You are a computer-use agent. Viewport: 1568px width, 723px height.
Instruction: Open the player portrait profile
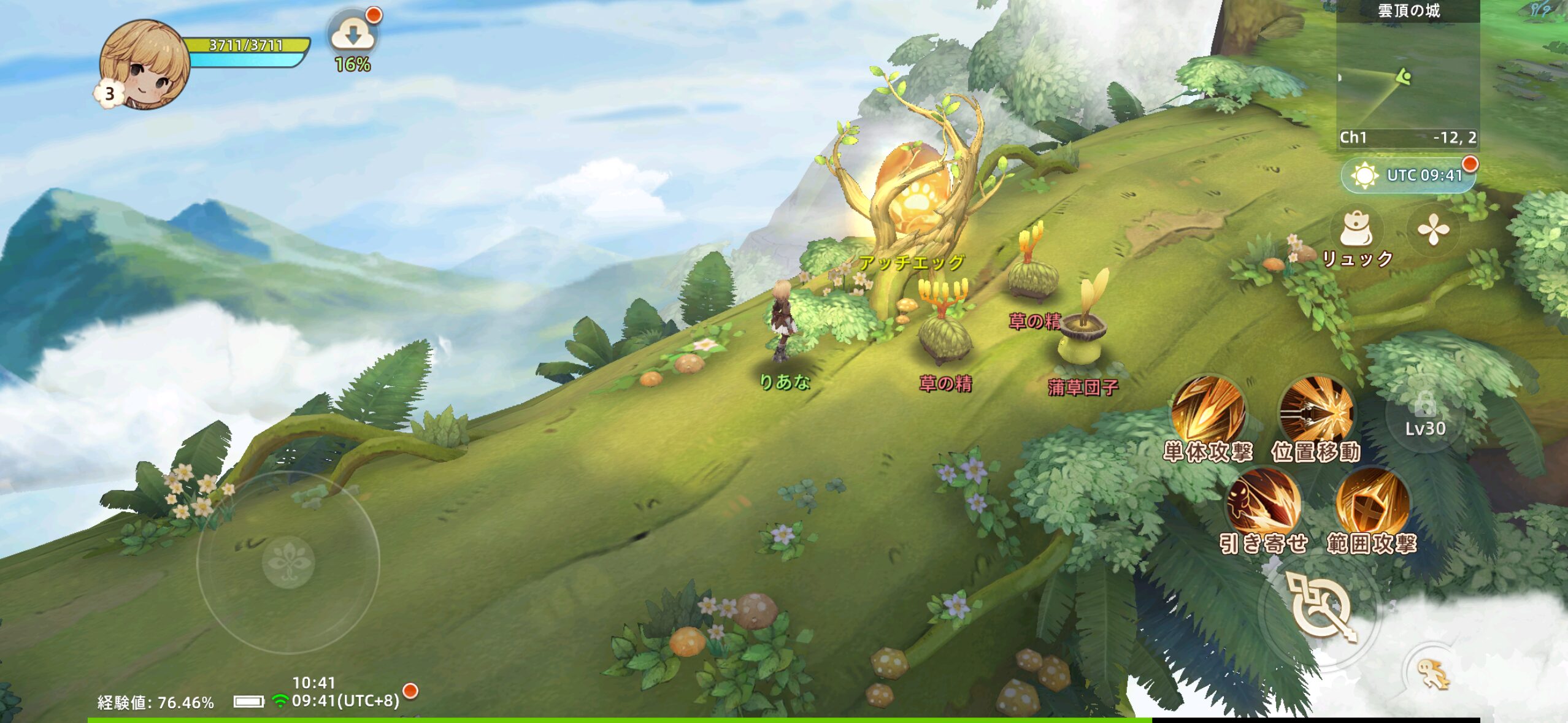click(145, 65)
